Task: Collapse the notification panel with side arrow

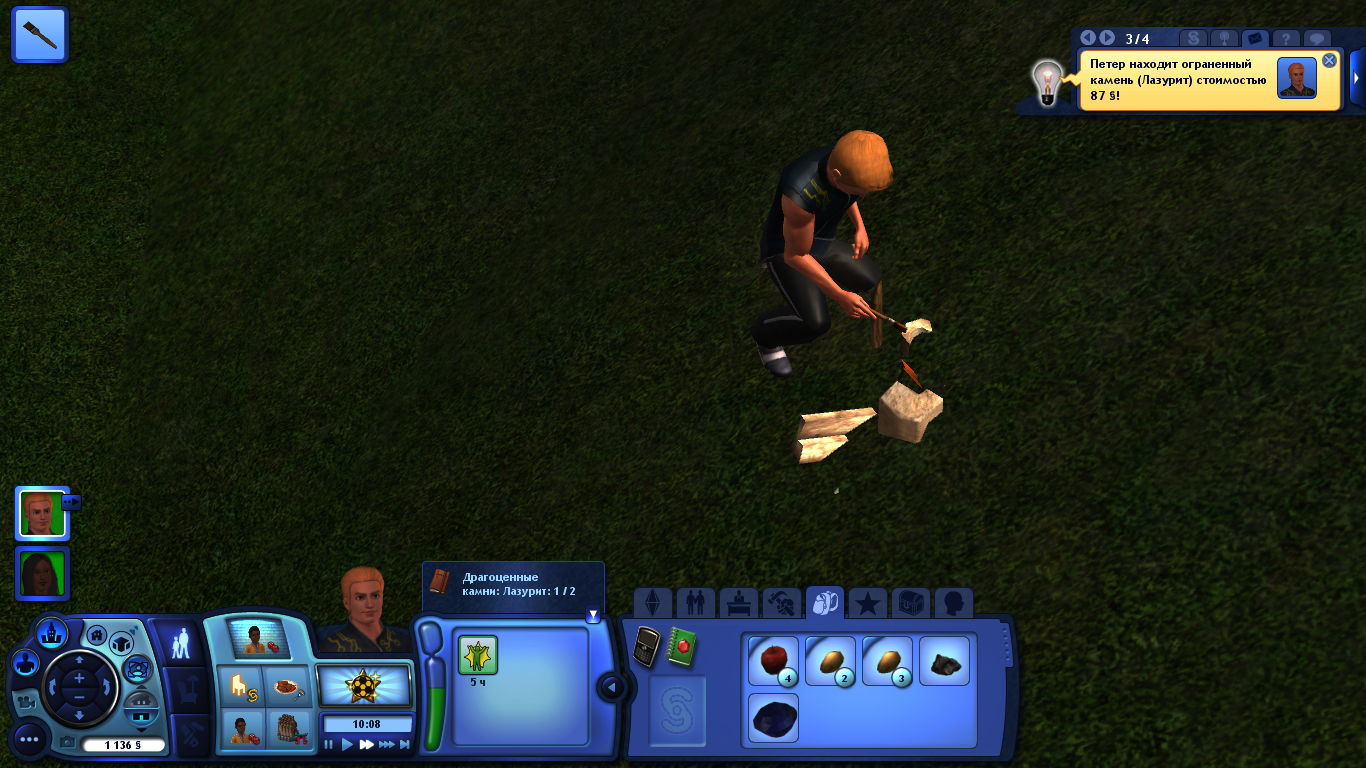Action: [x=1357, y=78]
